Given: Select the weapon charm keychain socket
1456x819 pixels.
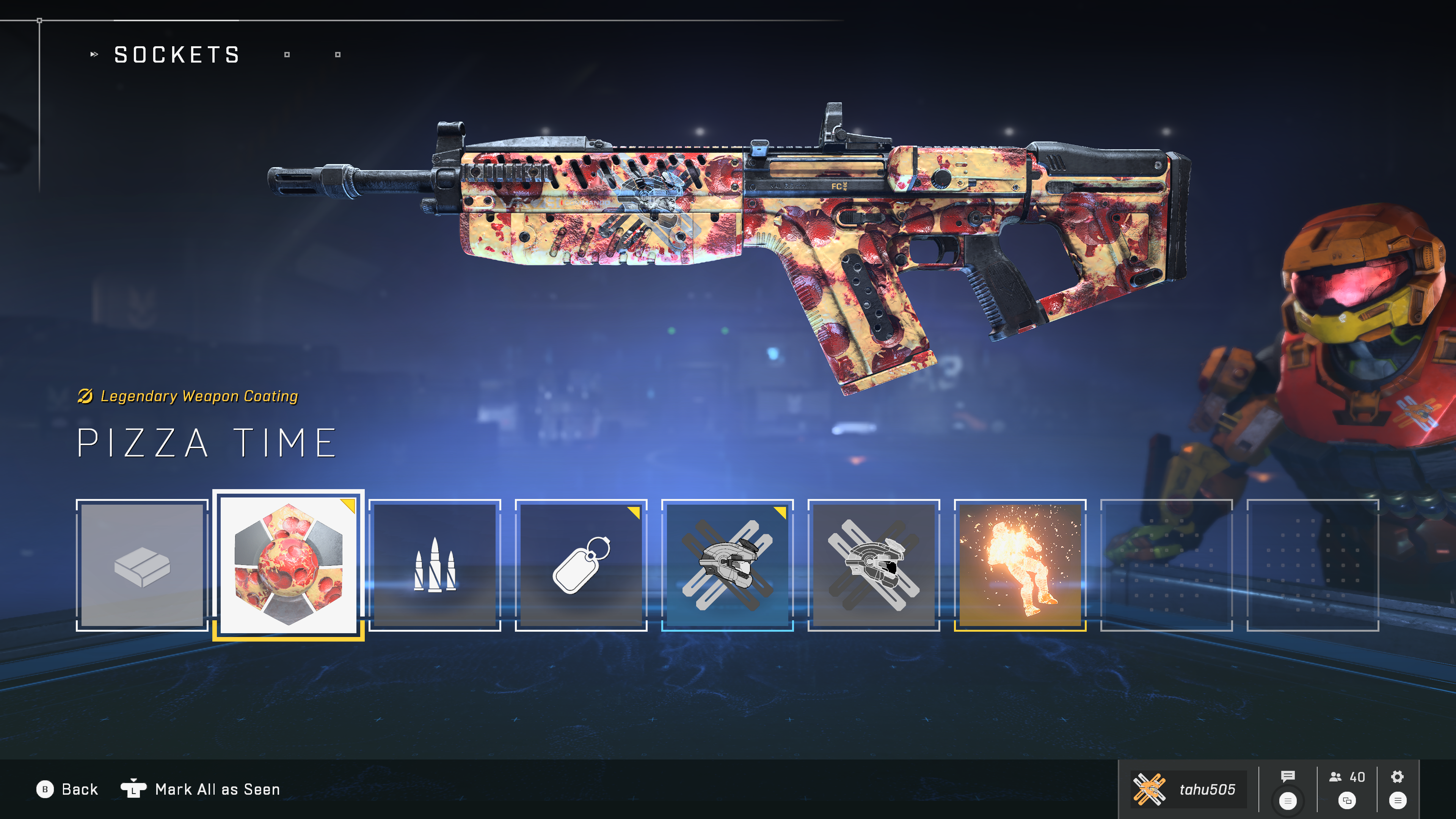Looking at the screenshot, I should coord(581,565).
